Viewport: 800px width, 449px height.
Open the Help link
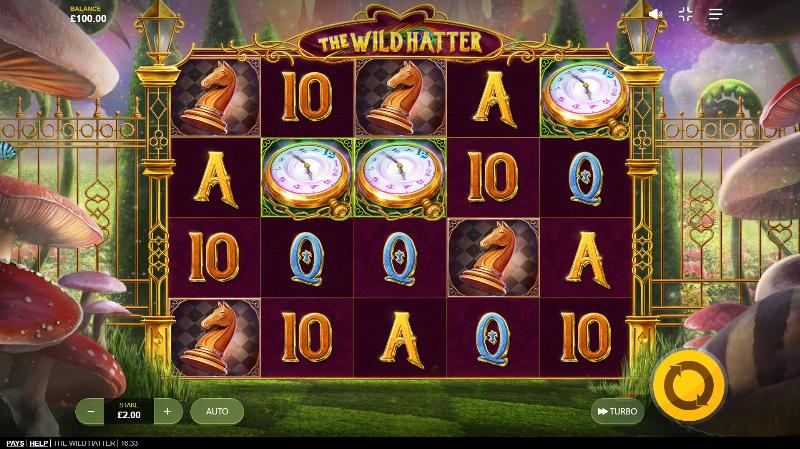click(x=39, y=443)
